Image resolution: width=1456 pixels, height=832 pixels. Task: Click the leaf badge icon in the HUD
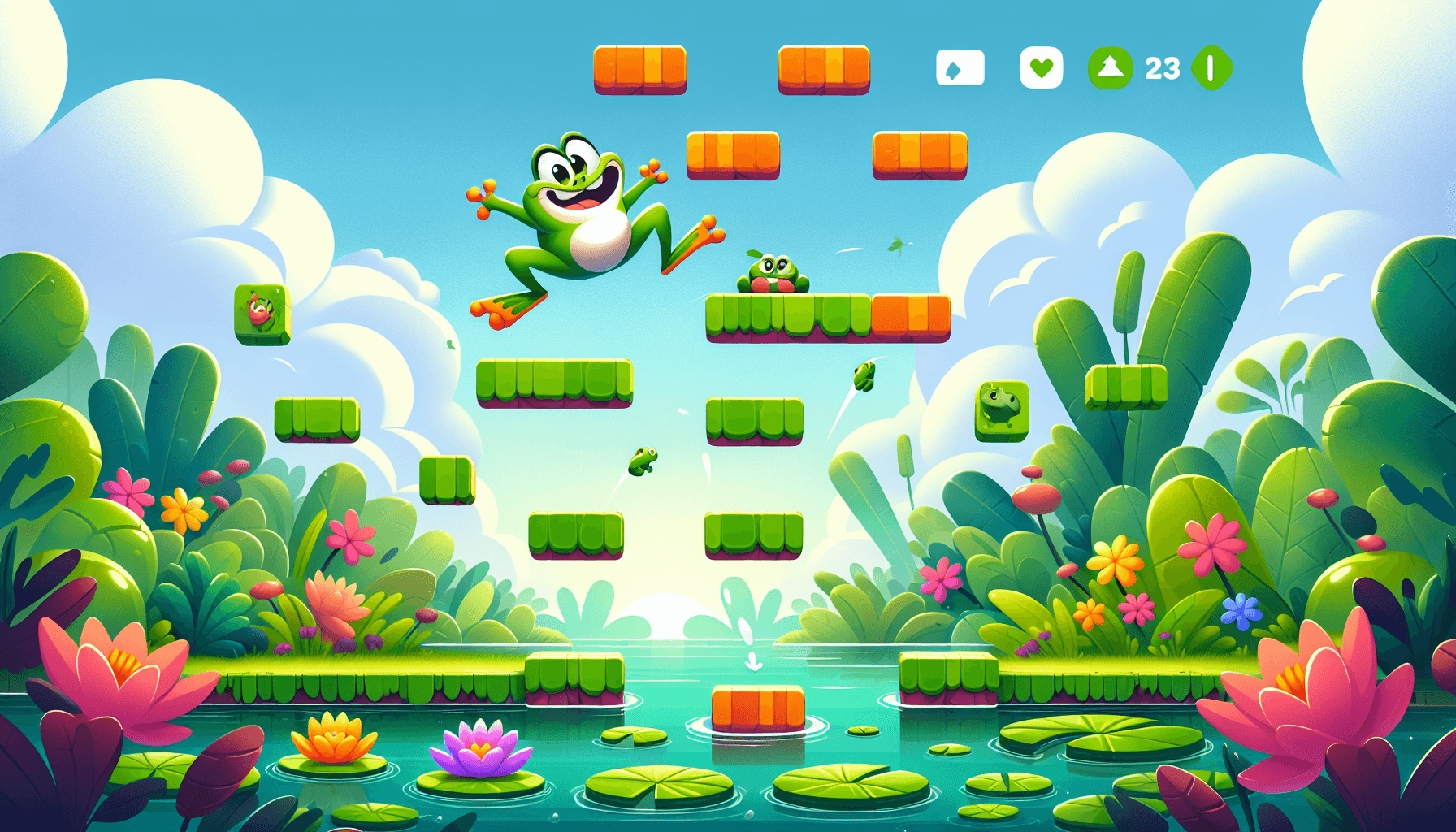click(x=959, y=68)
